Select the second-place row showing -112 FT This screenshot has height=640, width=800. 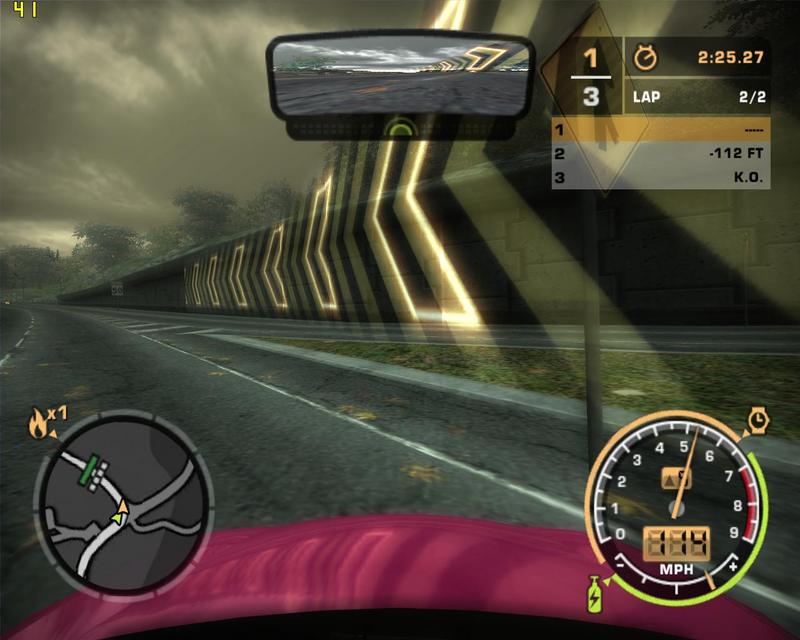click(x=660, y=154)
